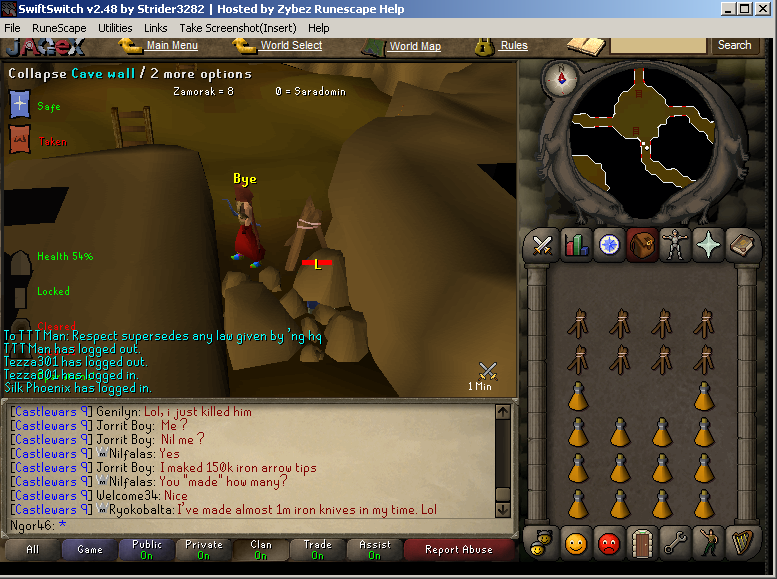Click the Report Abuse button
The height and width of the screenshot is (579, 777).
(x=458, y=549)
